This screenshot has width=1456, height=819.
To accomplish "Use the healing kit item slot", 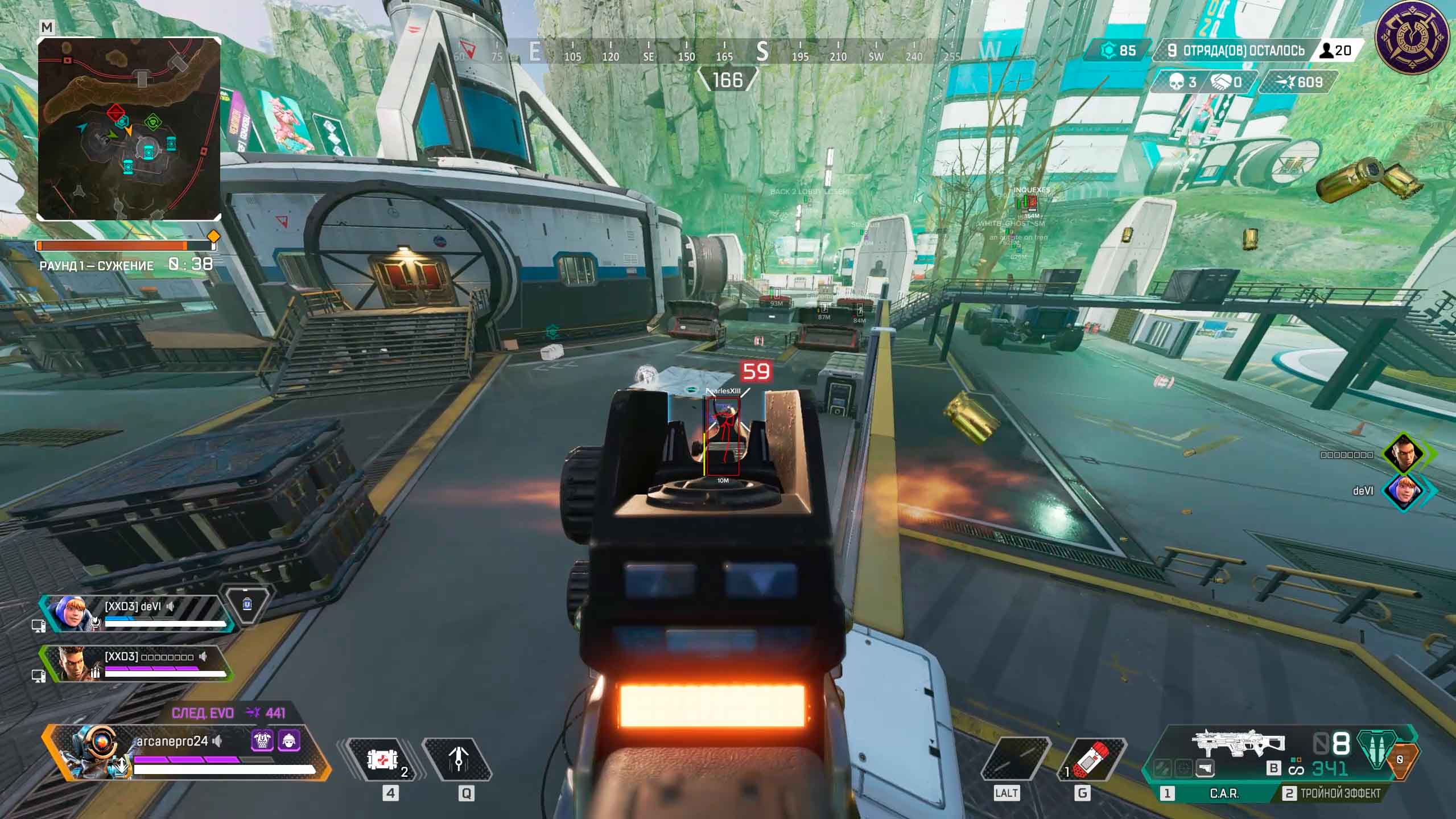I will tap(382, 760).
